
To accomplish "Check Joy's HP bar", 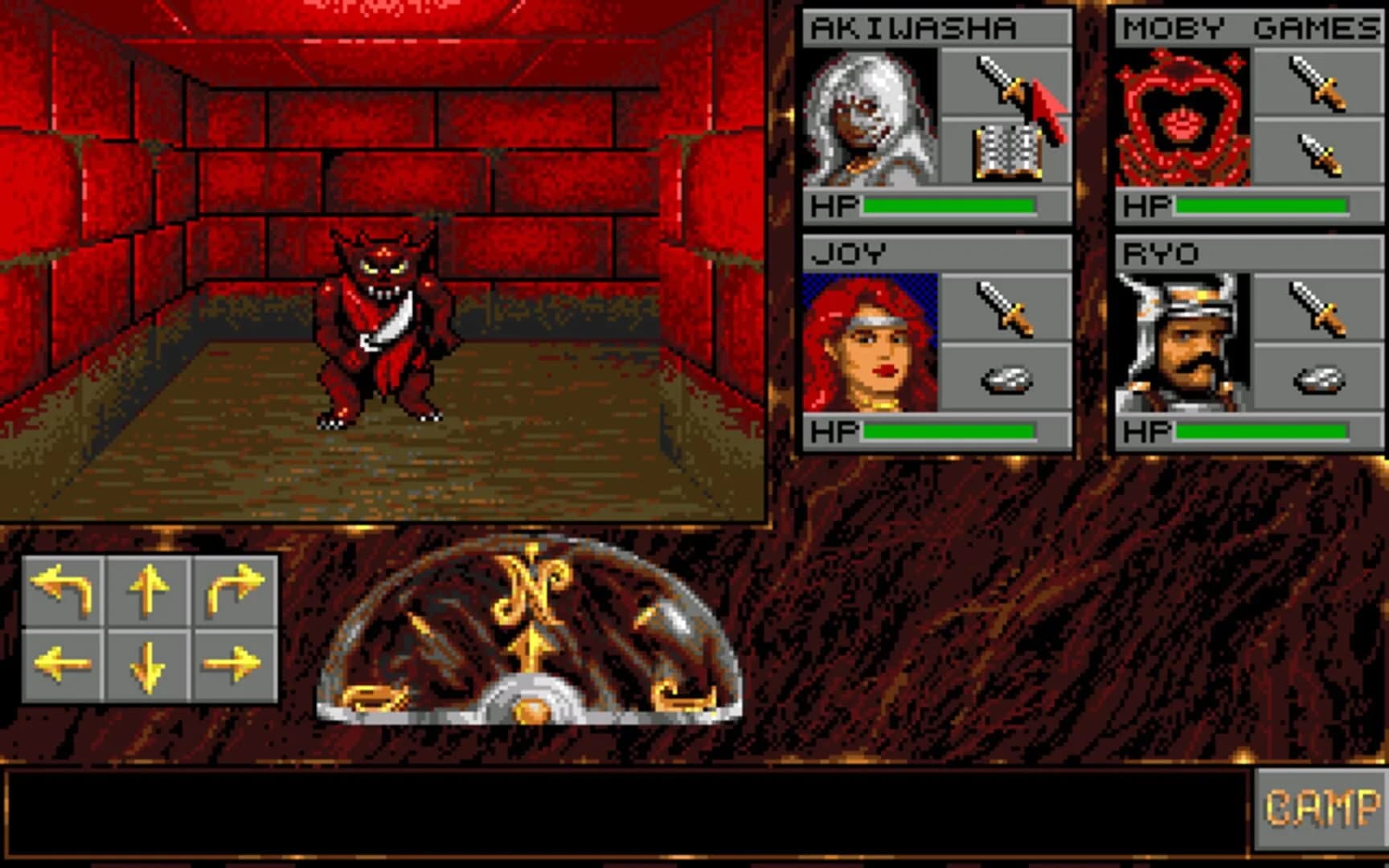I will pyautogui.click(x=949, y=430).
